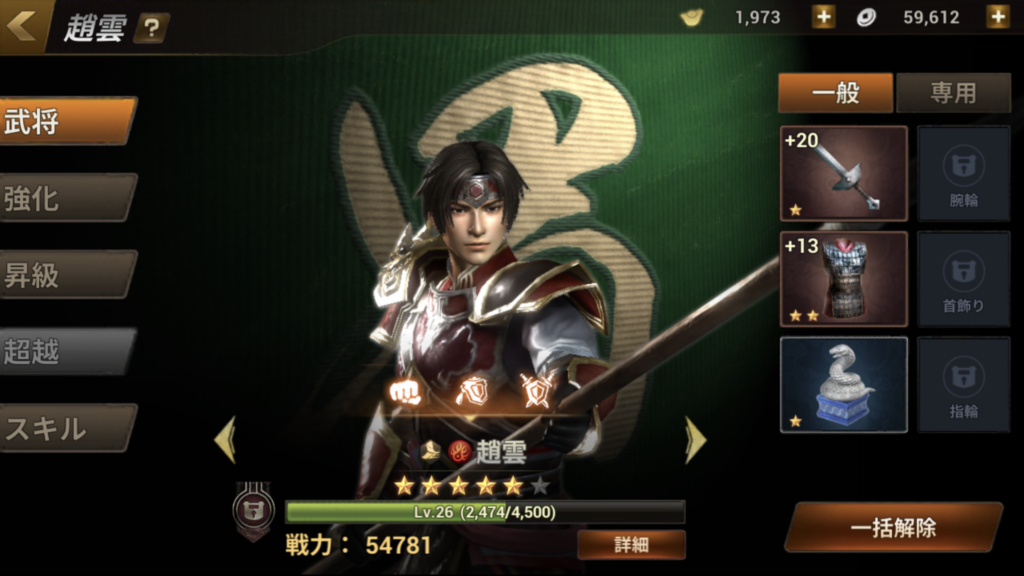Switch to 専用 equipment tab
This screenshot has width=1024, height=576.
pyautogui.click(x=953, y=93)
